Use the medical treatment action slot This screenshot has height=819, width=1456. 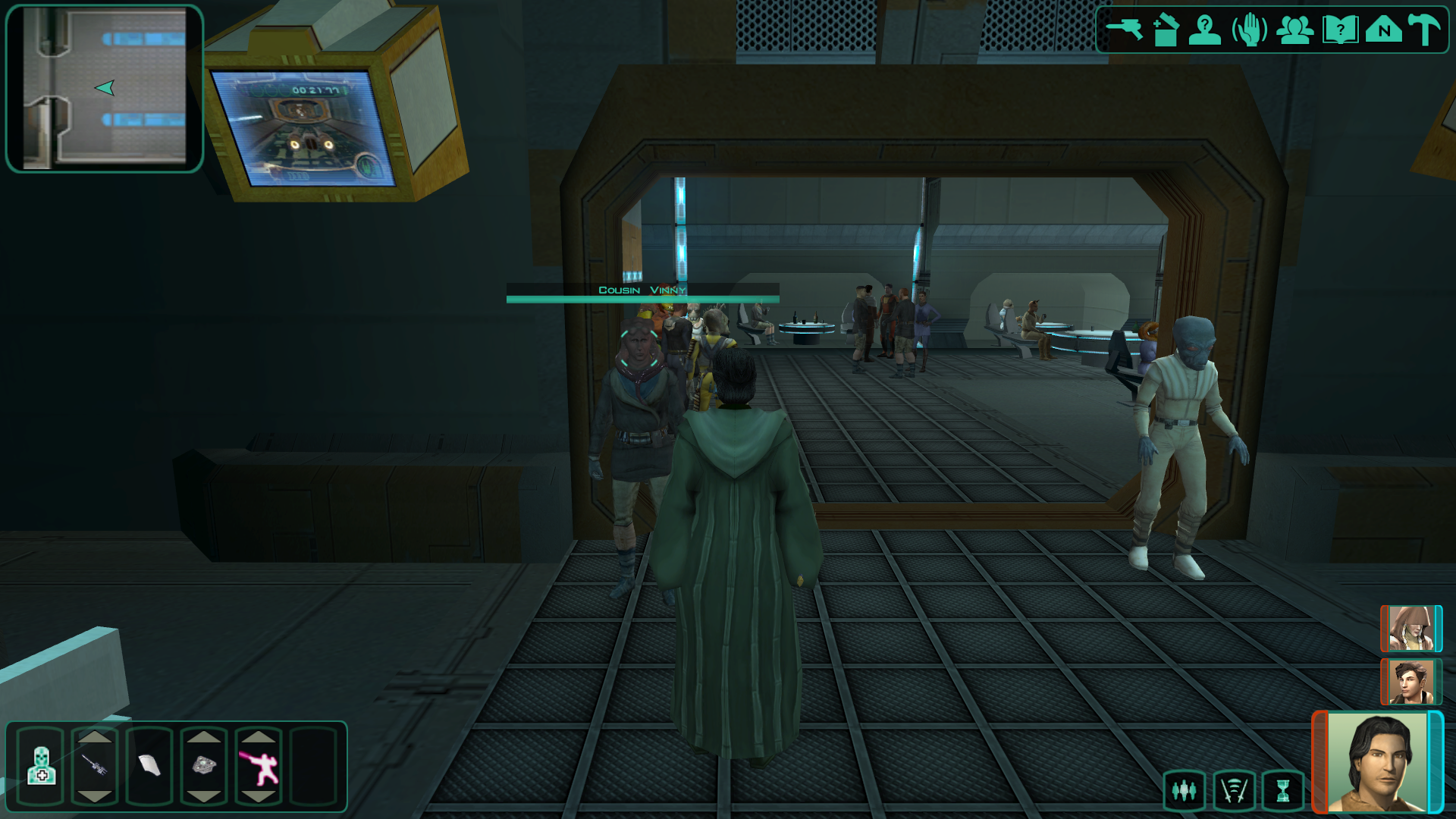point(41,766)
